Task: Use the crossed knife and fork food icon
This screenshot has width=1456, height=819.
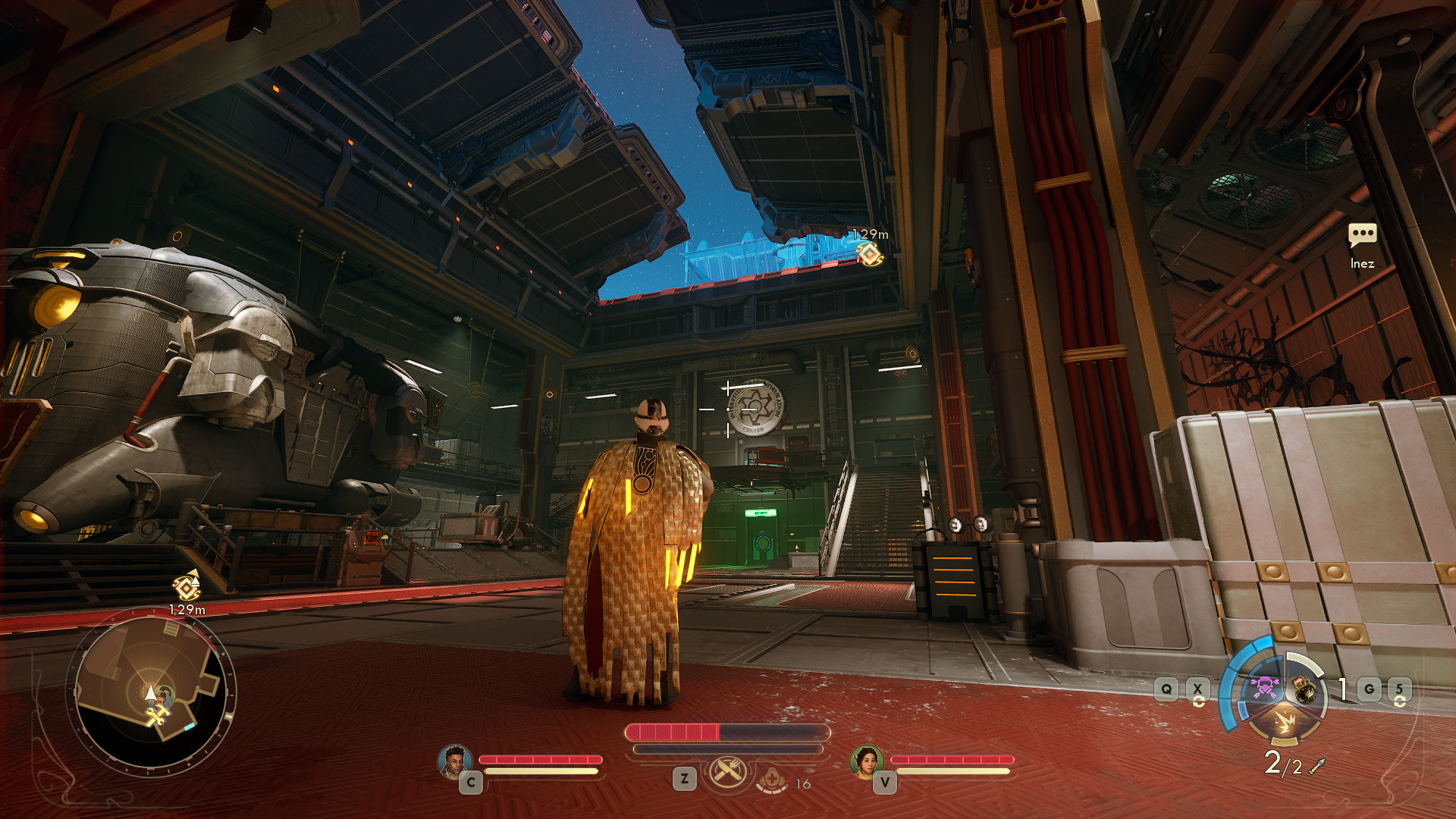Action: (x=727, y=773)
